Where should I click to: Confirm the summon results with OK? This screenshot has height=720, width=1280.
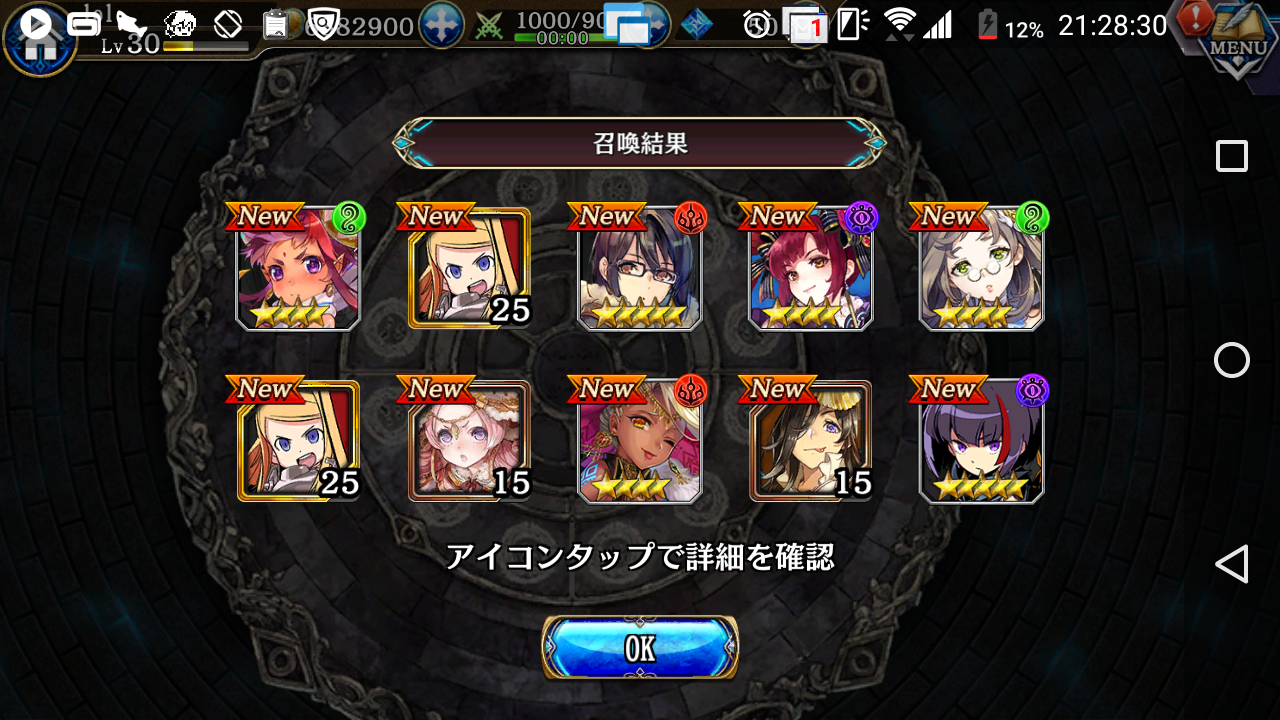click(640, 648)
